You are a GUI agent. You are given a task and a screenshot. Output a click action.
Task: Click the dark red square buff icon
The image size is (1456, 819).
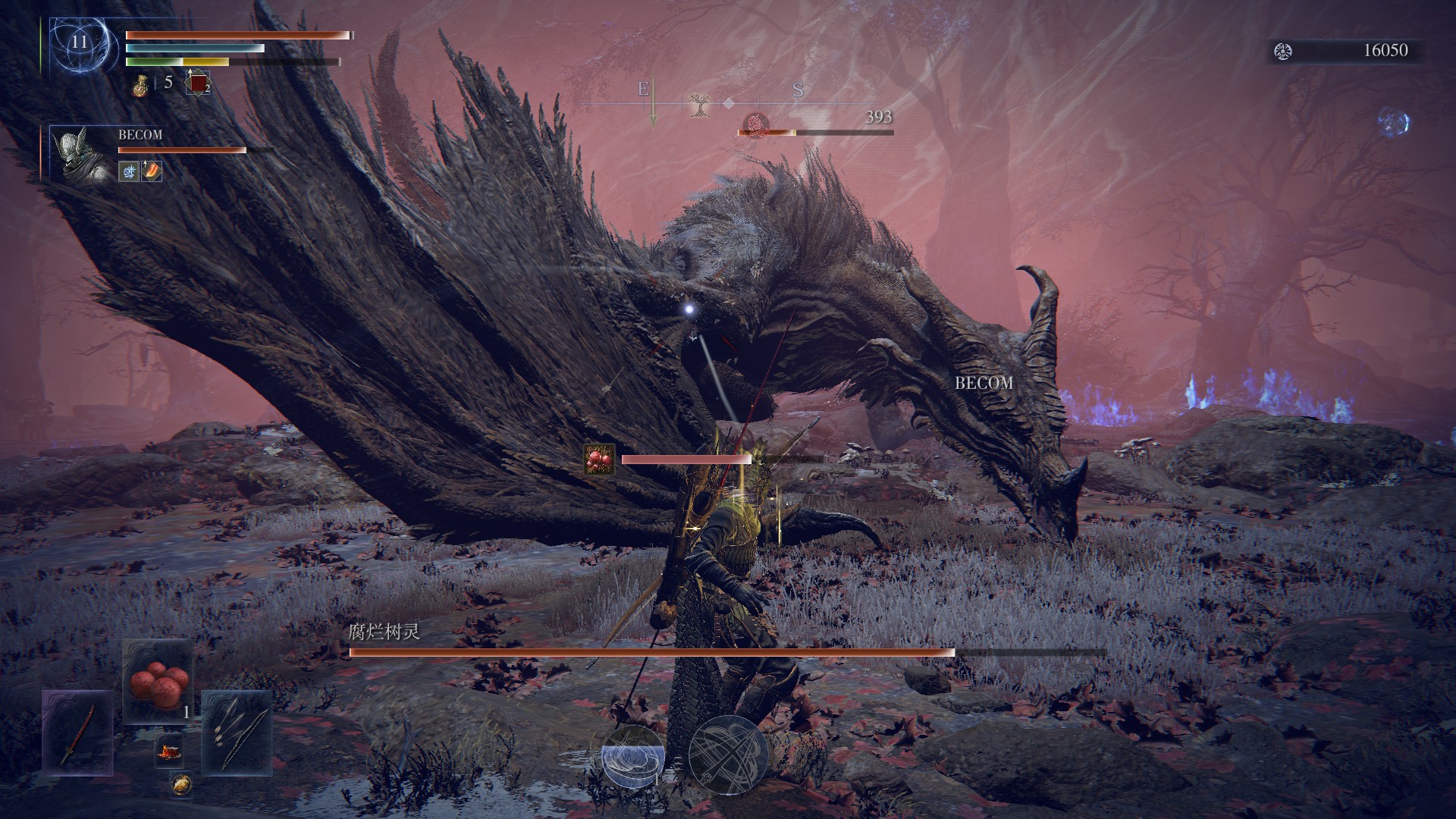point(198,83)
